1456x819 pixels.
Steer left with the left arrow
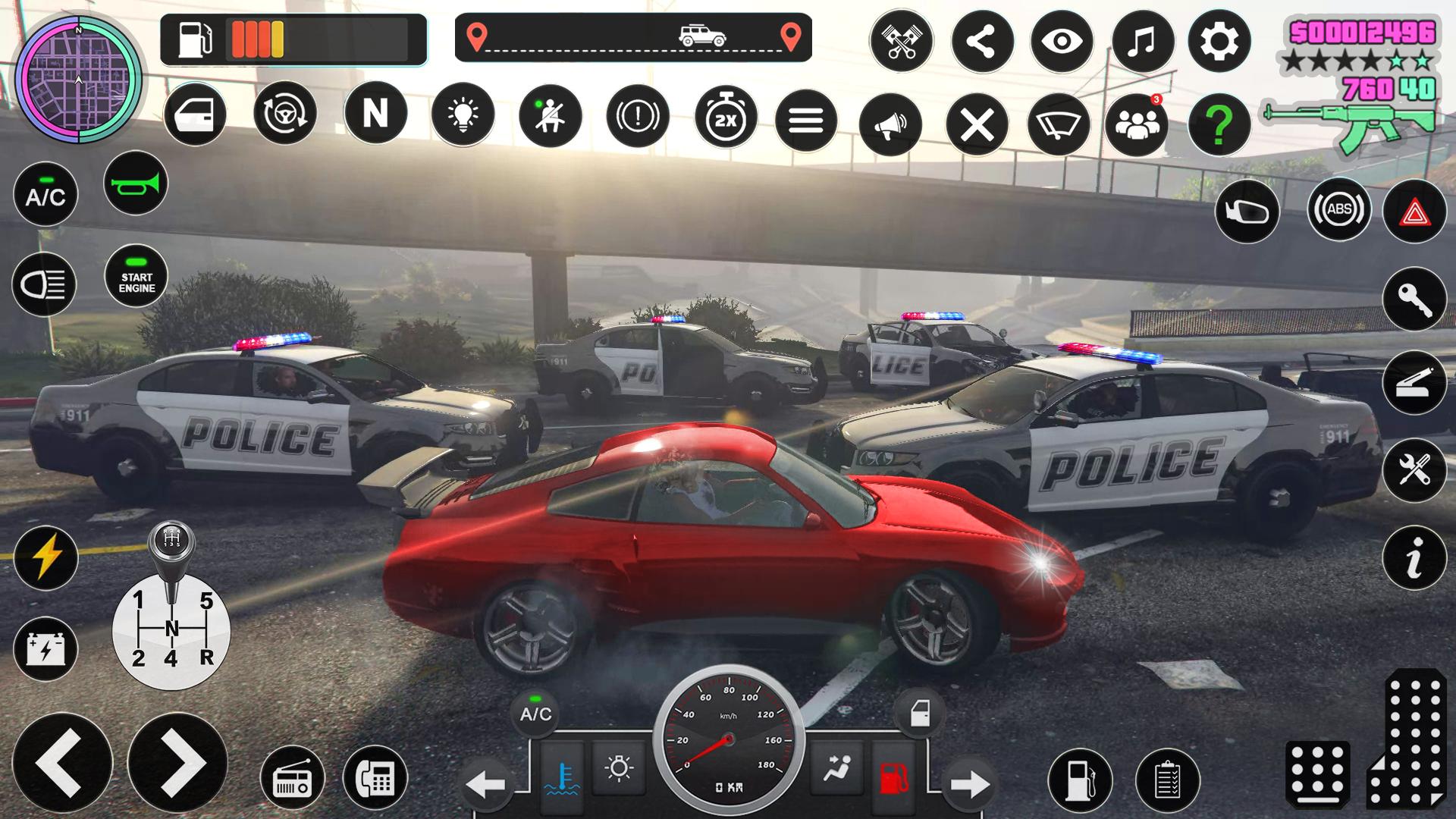[x=62, y=764]
